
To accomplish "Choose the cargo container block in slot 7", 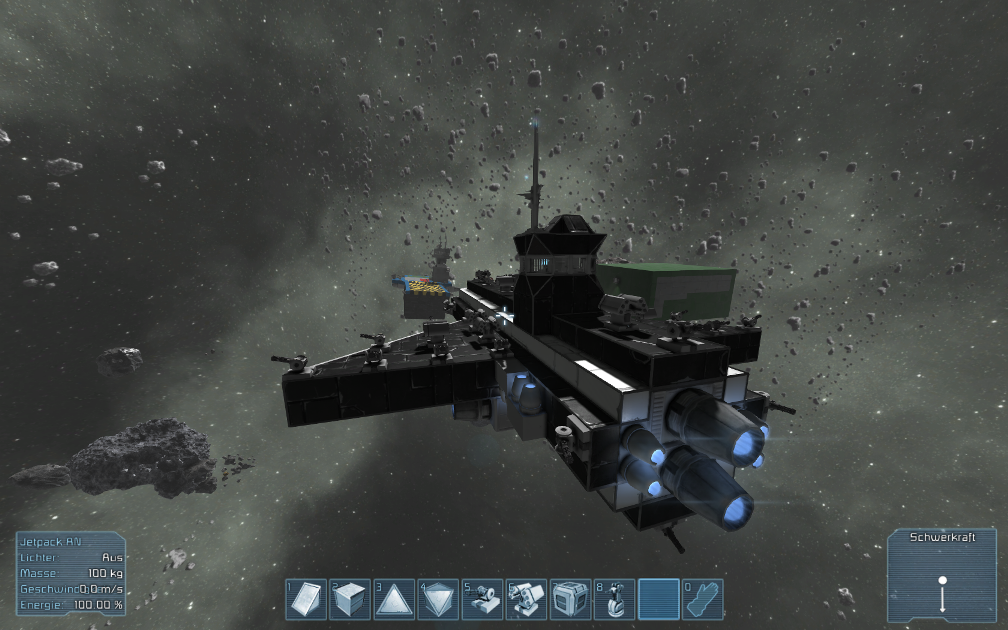I will tap(571, 599).
